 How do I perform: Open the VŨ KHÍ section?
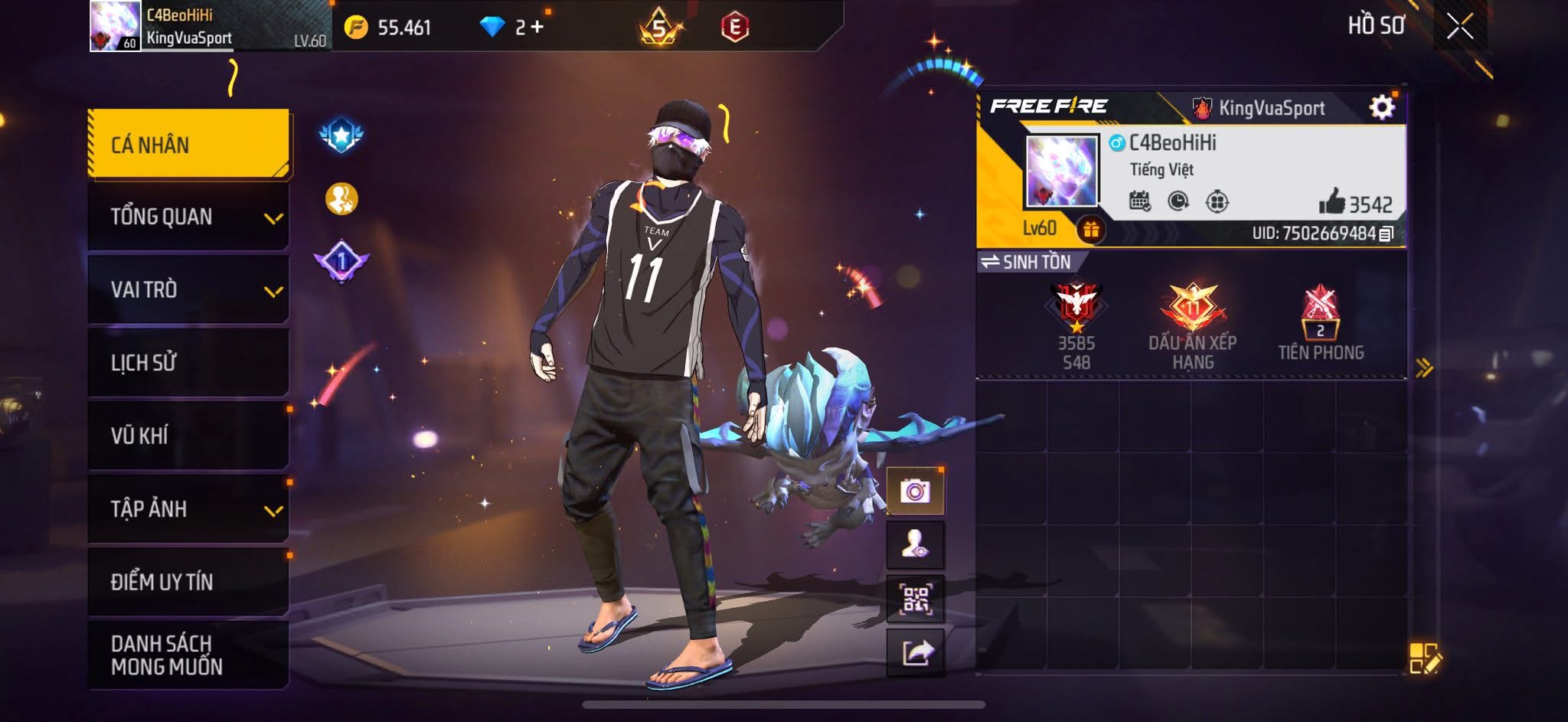pos(188,435)
